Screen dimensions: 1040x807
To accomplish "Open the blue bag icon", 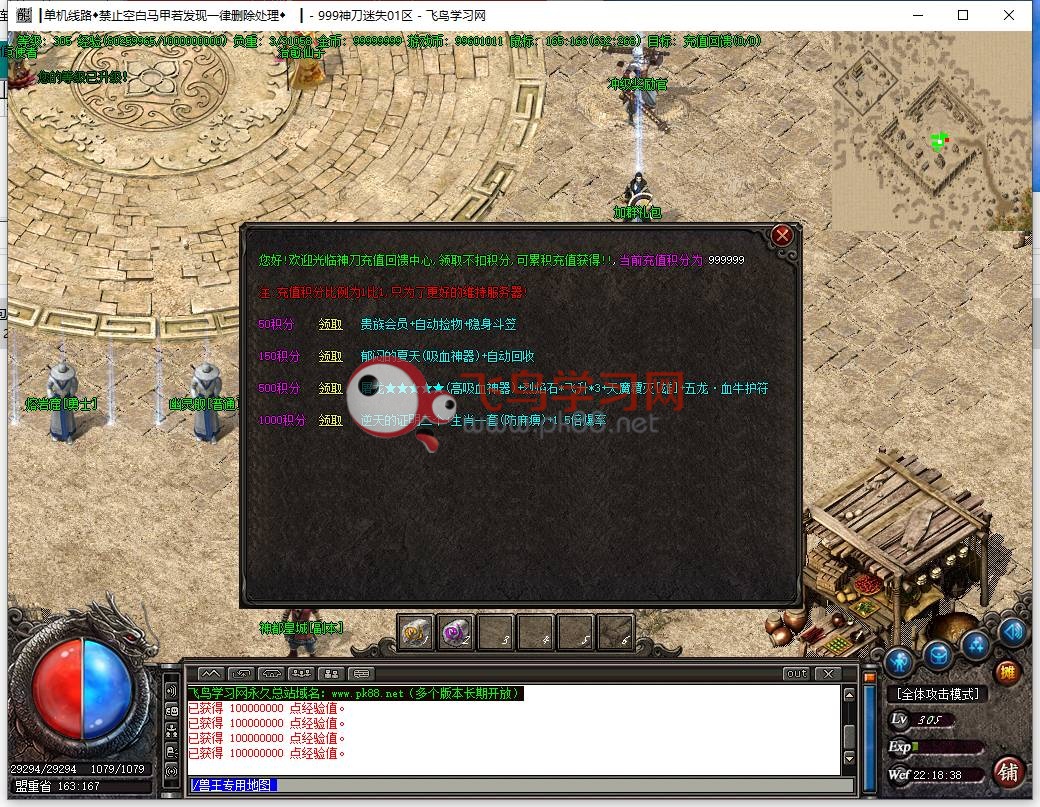I will (x=937, y=655).
